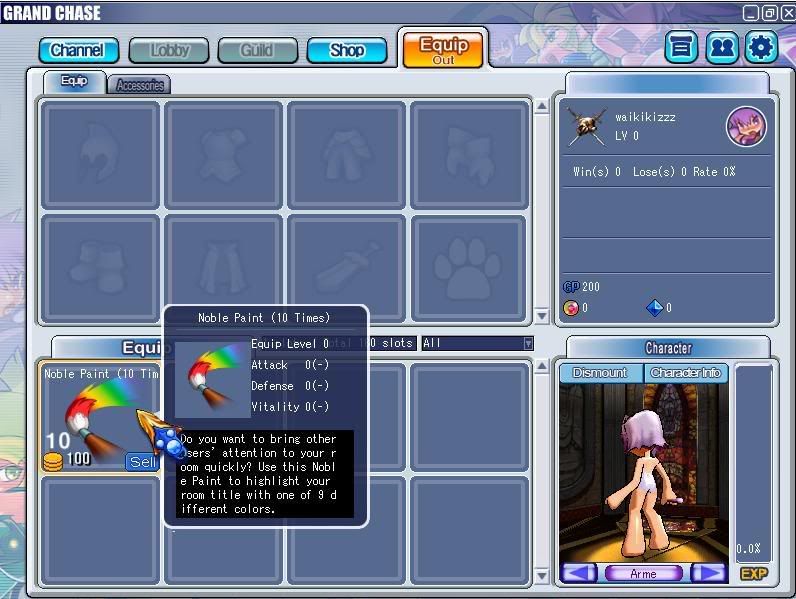Switch to the Accessories tab
This screenshot has height=599, width=796.
(140, 85)
